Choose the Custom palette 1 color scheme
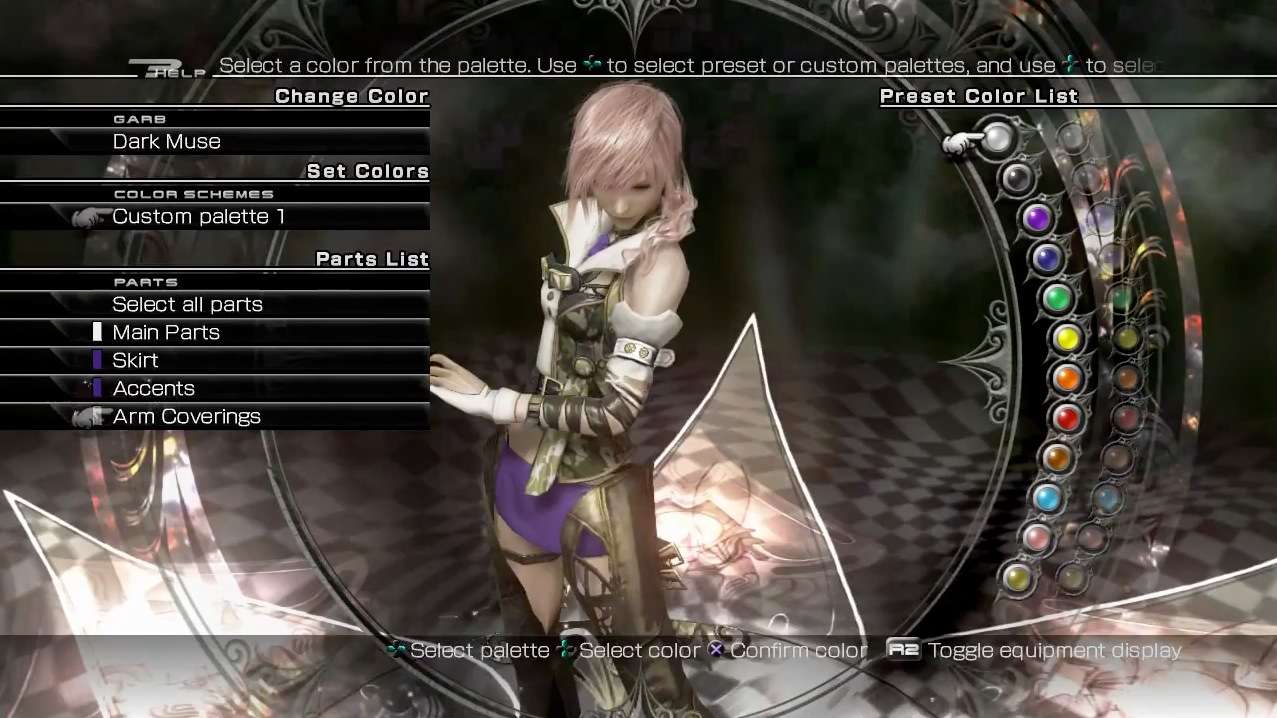This screenshot has height=718, width=1277. click(192, 217)
